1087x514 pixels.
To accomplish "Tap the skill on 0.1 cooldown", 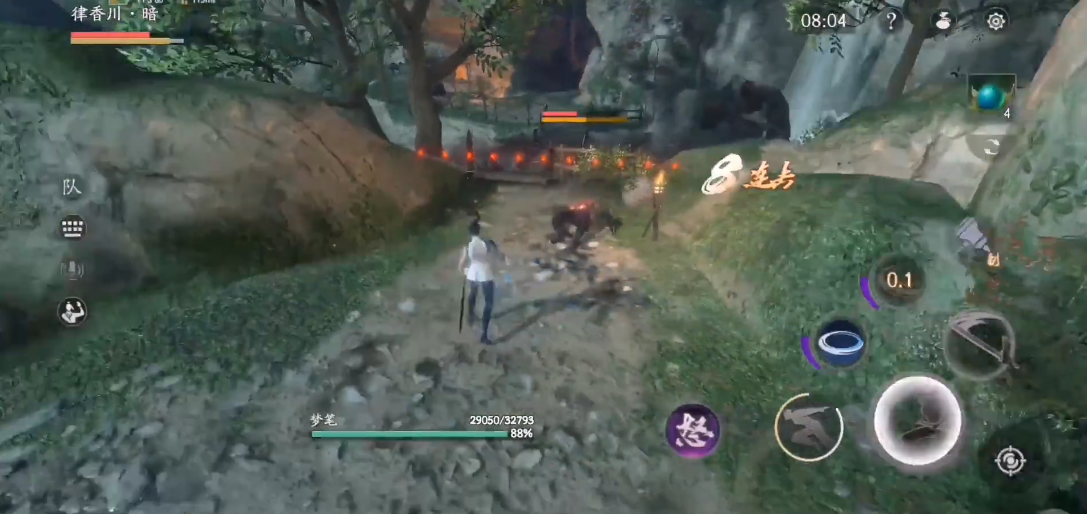I will coord(899,280).
